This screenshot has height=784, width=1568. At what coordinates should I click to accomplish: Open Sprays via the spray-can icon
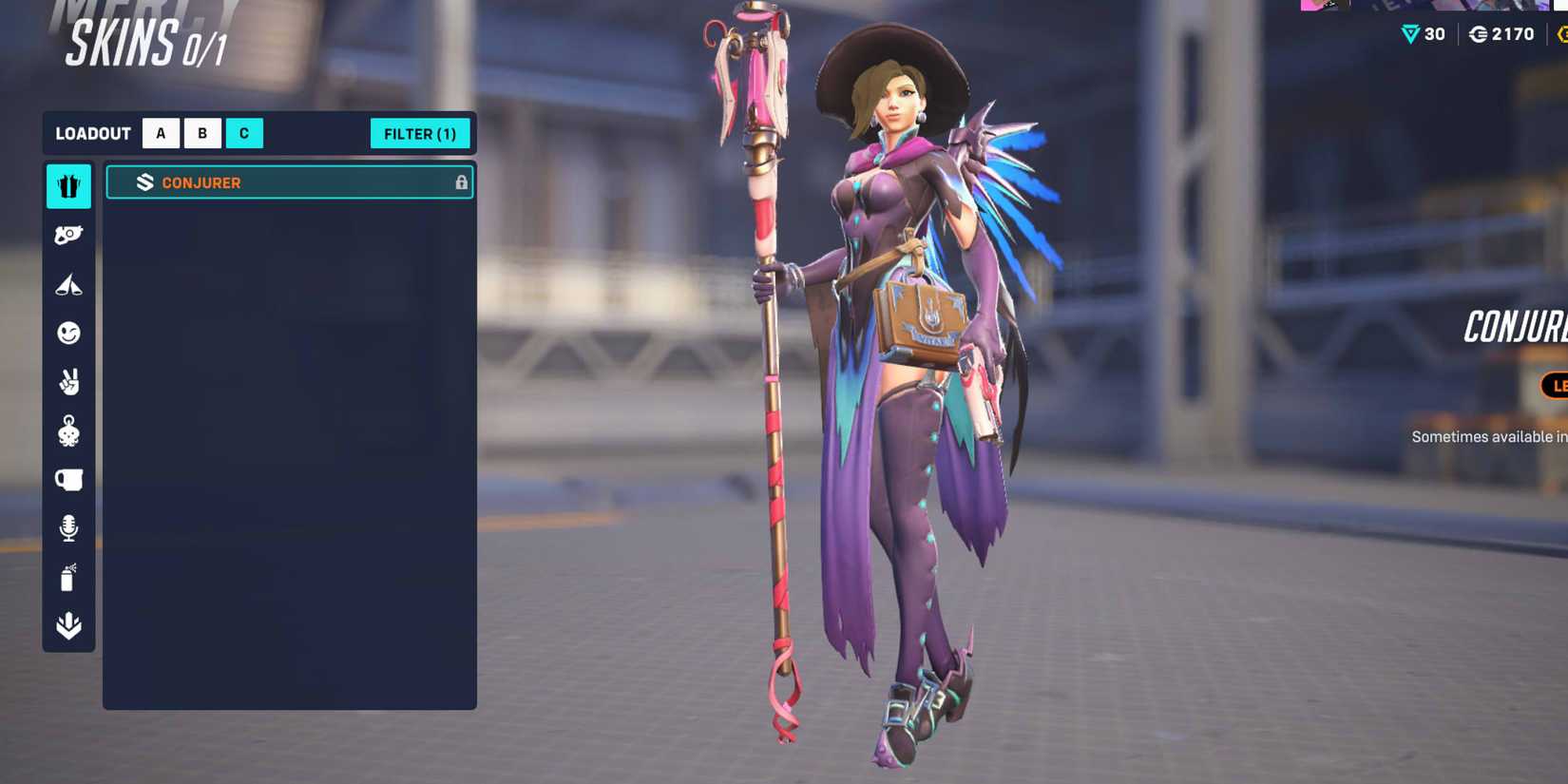tap(67, 578)
